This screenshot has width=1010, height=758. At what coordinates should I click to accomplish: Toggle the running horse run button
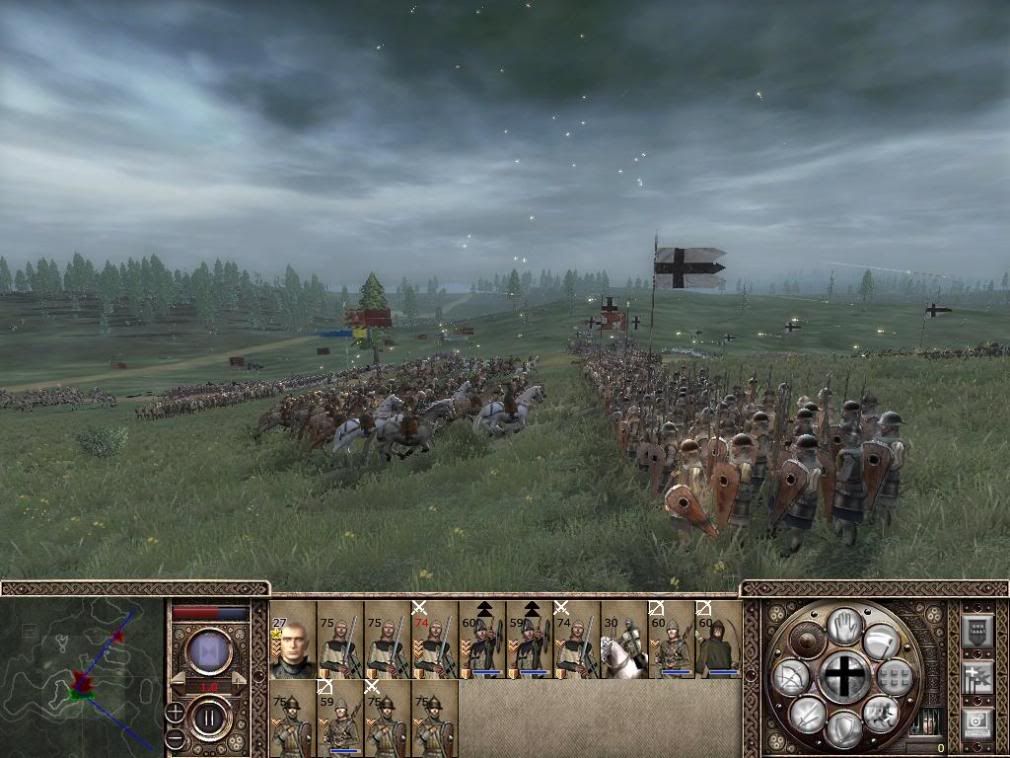click(881, 713)
